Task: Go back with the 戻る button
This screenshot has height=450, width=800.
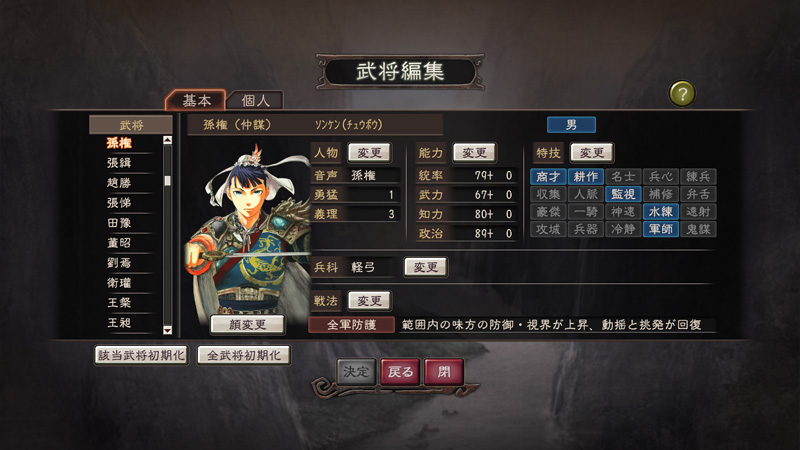Action: 400,371
